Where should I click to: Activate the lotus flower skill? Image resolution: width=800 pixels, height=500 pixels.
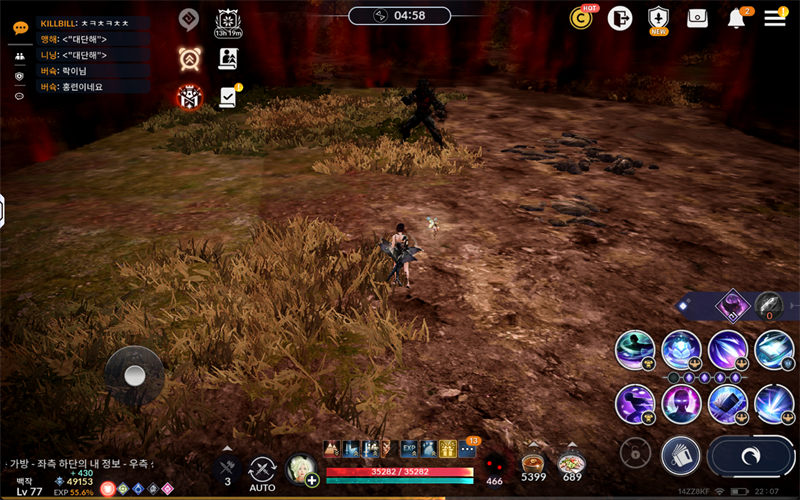pyautogui.click(x=681, y=350)
